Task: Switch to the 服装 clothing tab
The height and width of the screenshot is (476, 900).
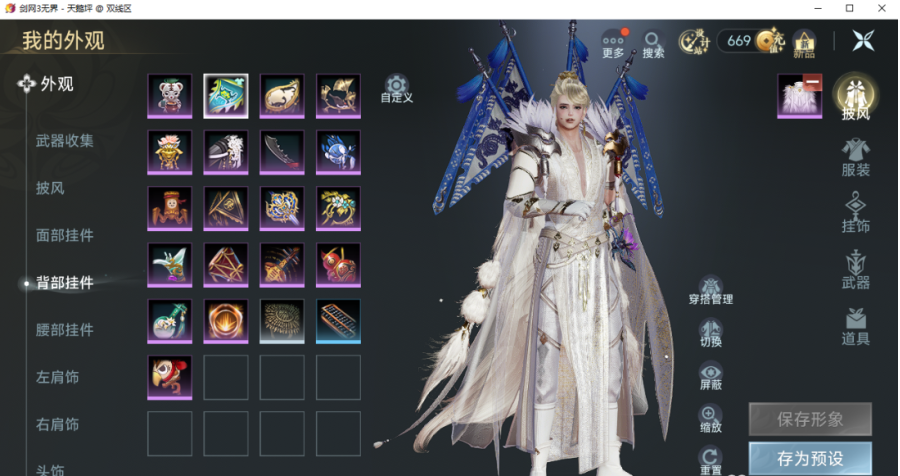Action: pos(855,157)
